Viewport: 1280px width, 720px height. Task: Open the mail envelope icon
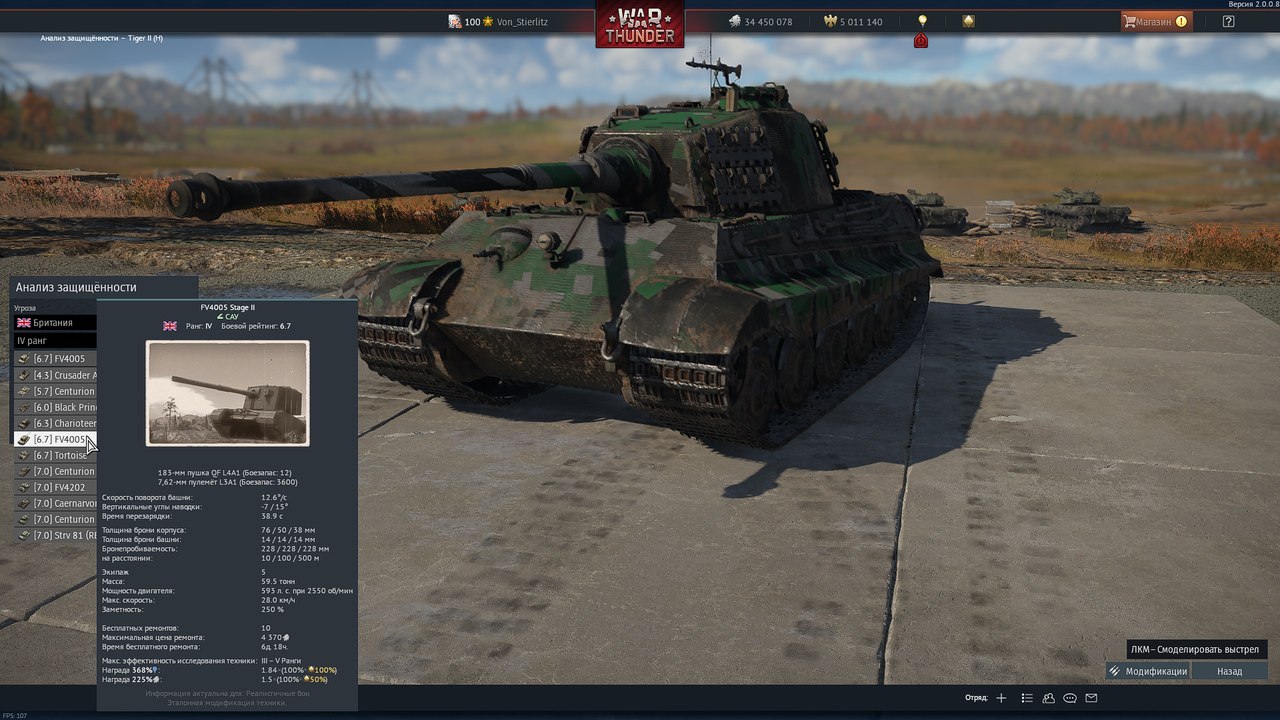(x=1091, y=698)
